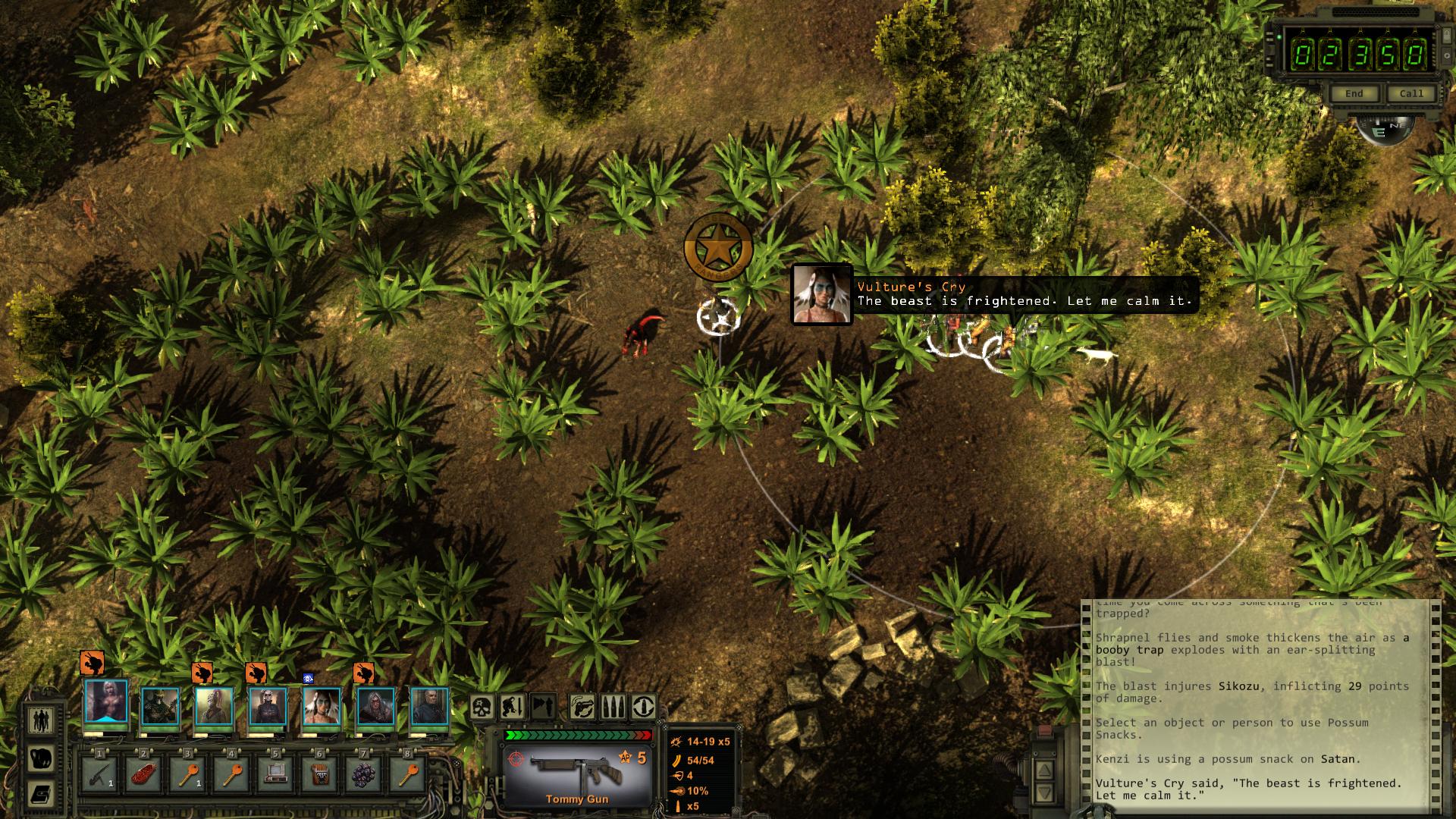Select the shovel in hotbar slot 1
The width and height of the screenshot is (1456, 819).
(x=99, y=774)
